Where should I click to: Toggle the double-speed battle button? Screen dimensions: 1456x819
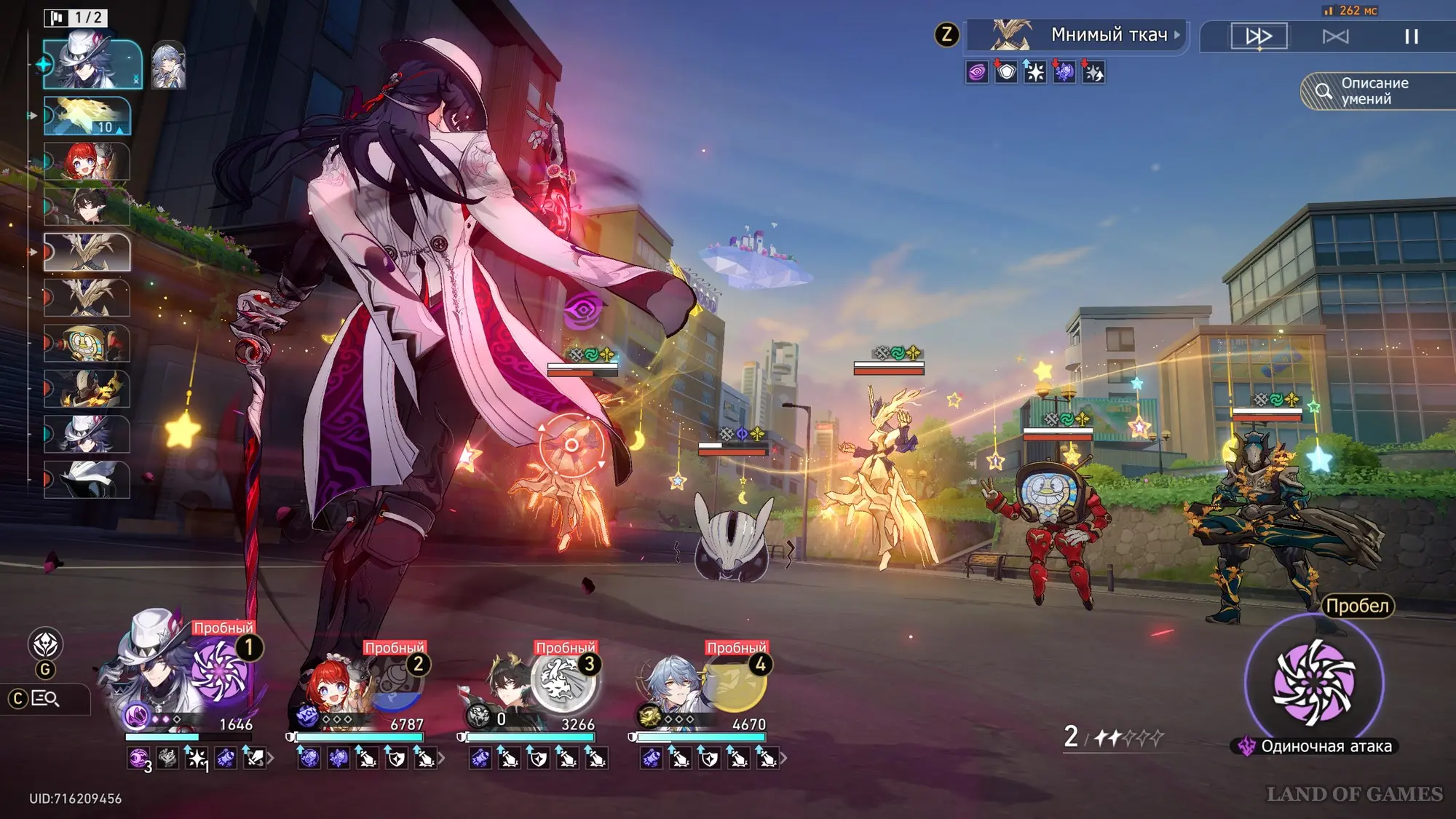1259,36
